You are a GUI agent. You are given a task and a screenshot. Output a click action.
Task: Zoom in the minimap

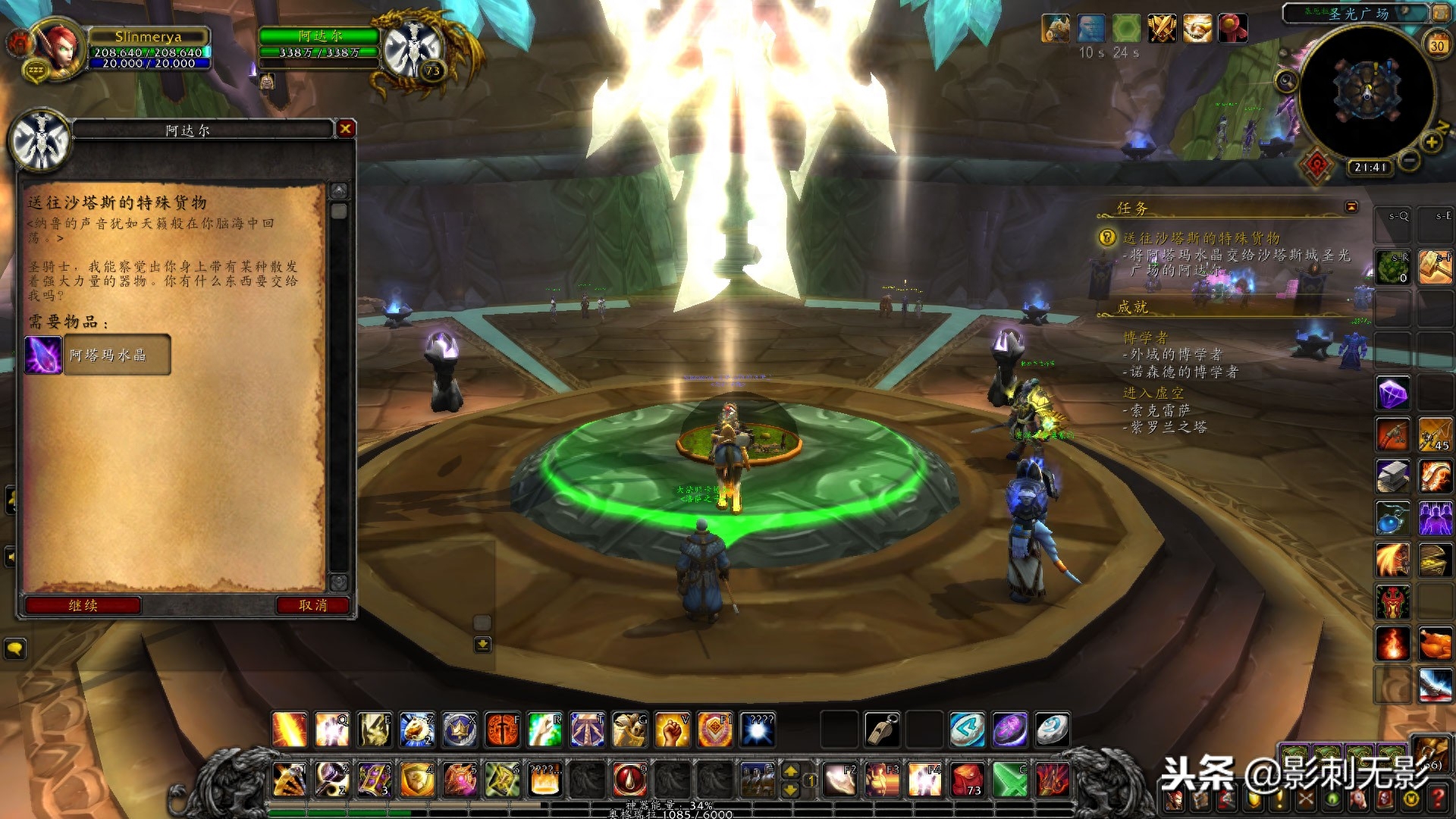tap(1431, 143)
